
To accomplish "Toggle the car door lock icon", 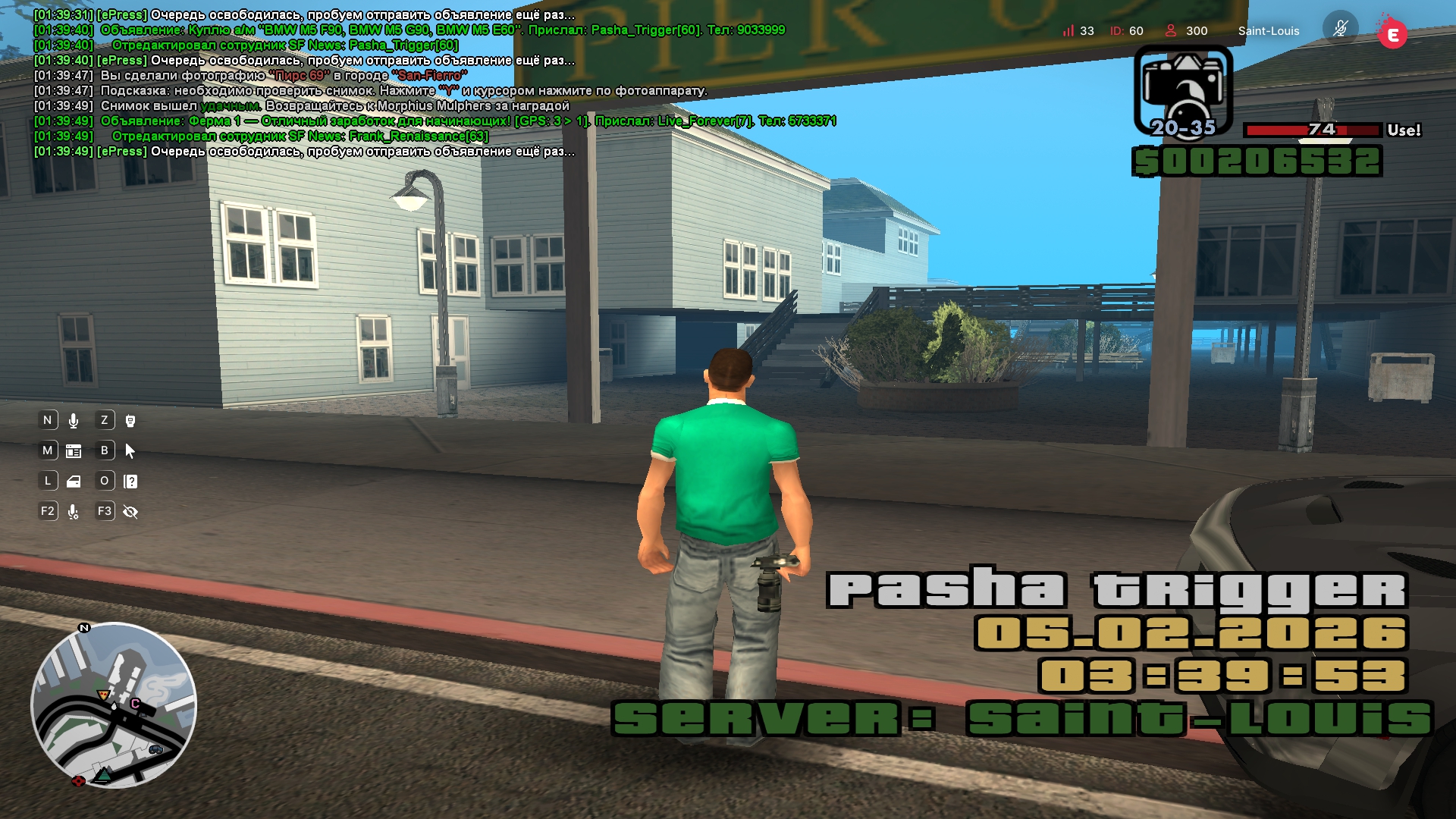I will (x=74, y=482).
